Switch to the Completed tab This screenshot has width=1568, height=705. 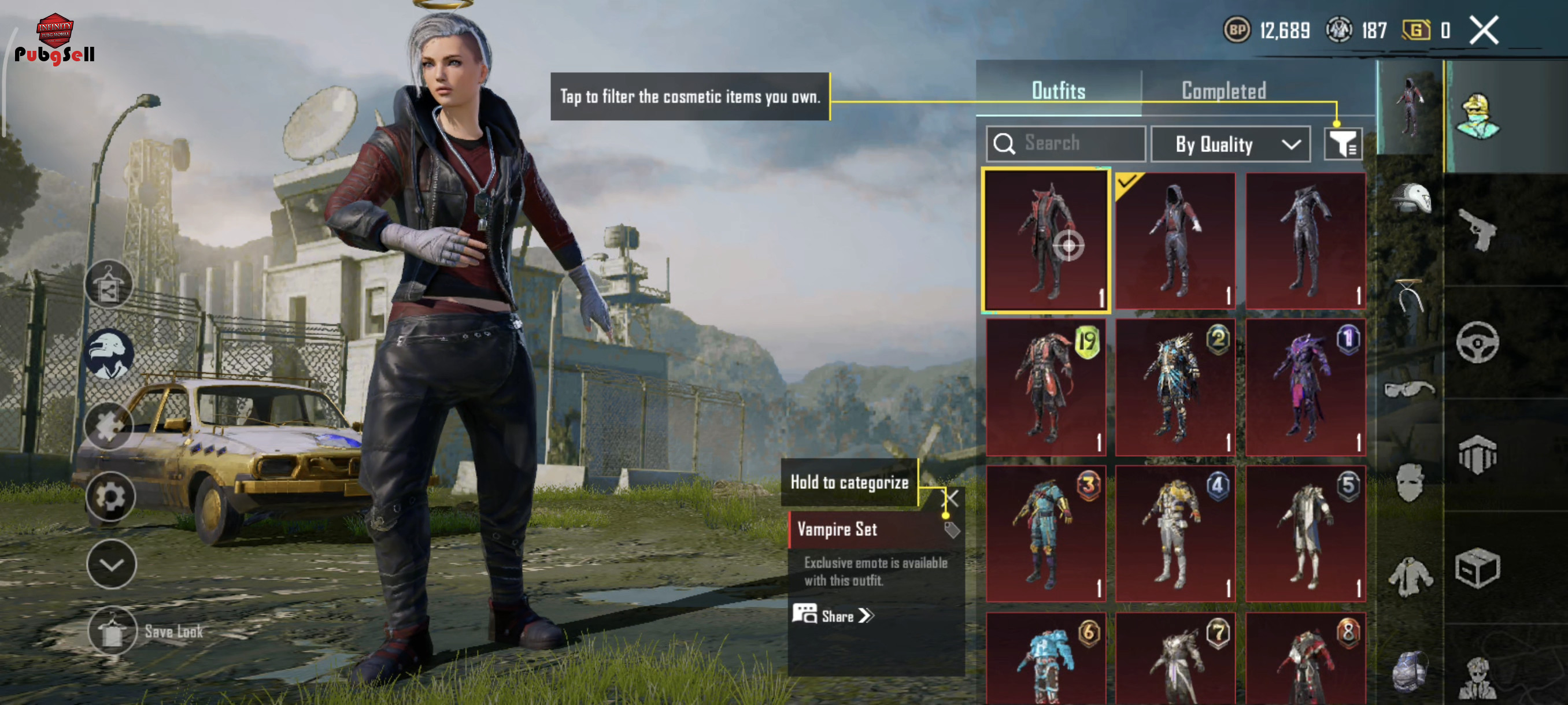point(1223,91)
